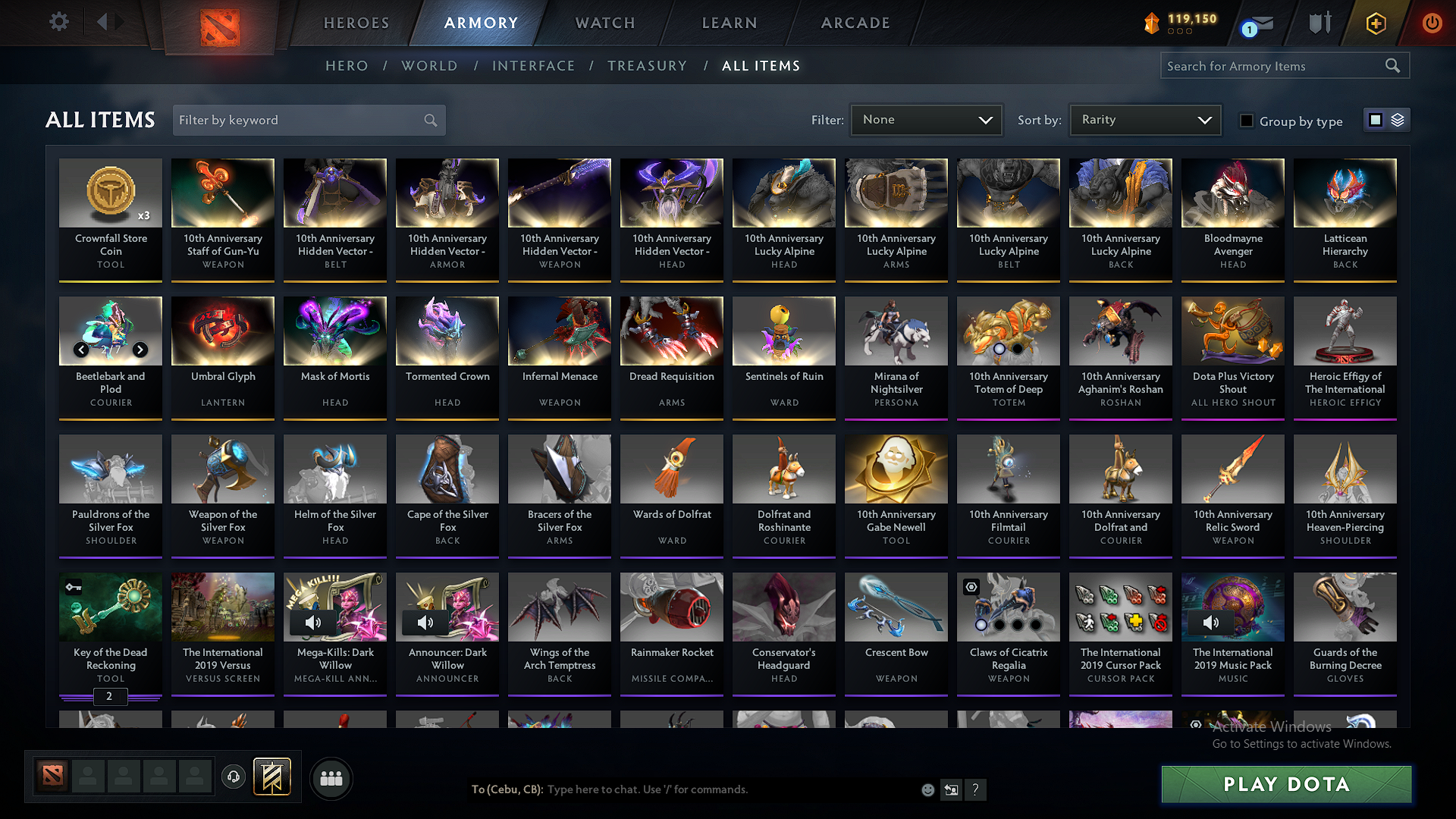The width and height of the screenshot is (1456, 819).
Task: Click the armory wallet gem icon showing 119,150
Action: coord(1153,23)
